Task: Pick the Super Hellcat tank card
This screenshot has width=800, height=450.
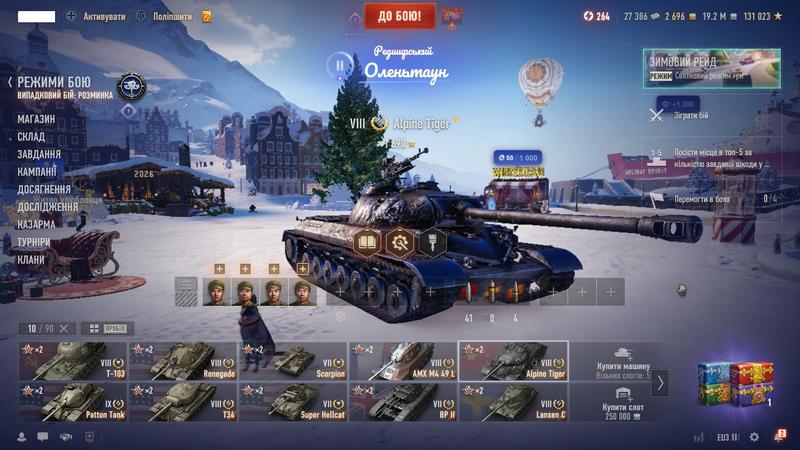Action: (x=293, y=401)
